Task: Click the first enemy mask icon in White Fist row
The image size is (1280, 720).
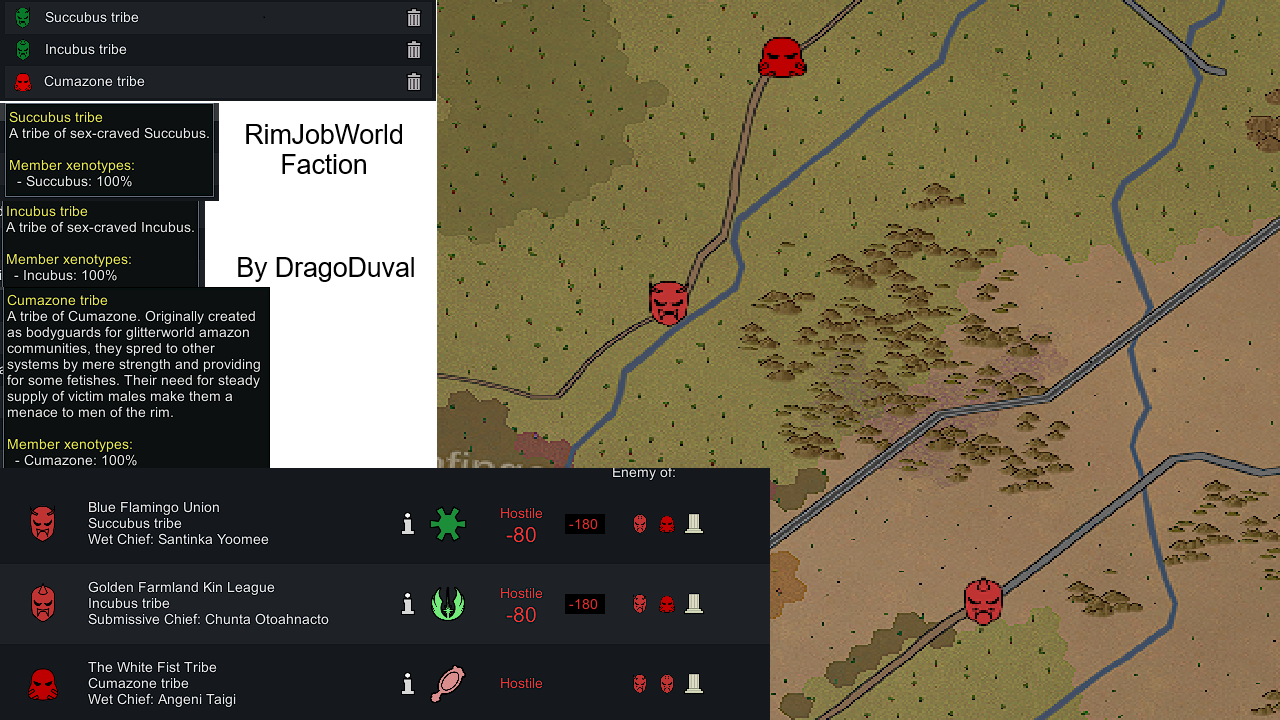Action: [640, 684]
